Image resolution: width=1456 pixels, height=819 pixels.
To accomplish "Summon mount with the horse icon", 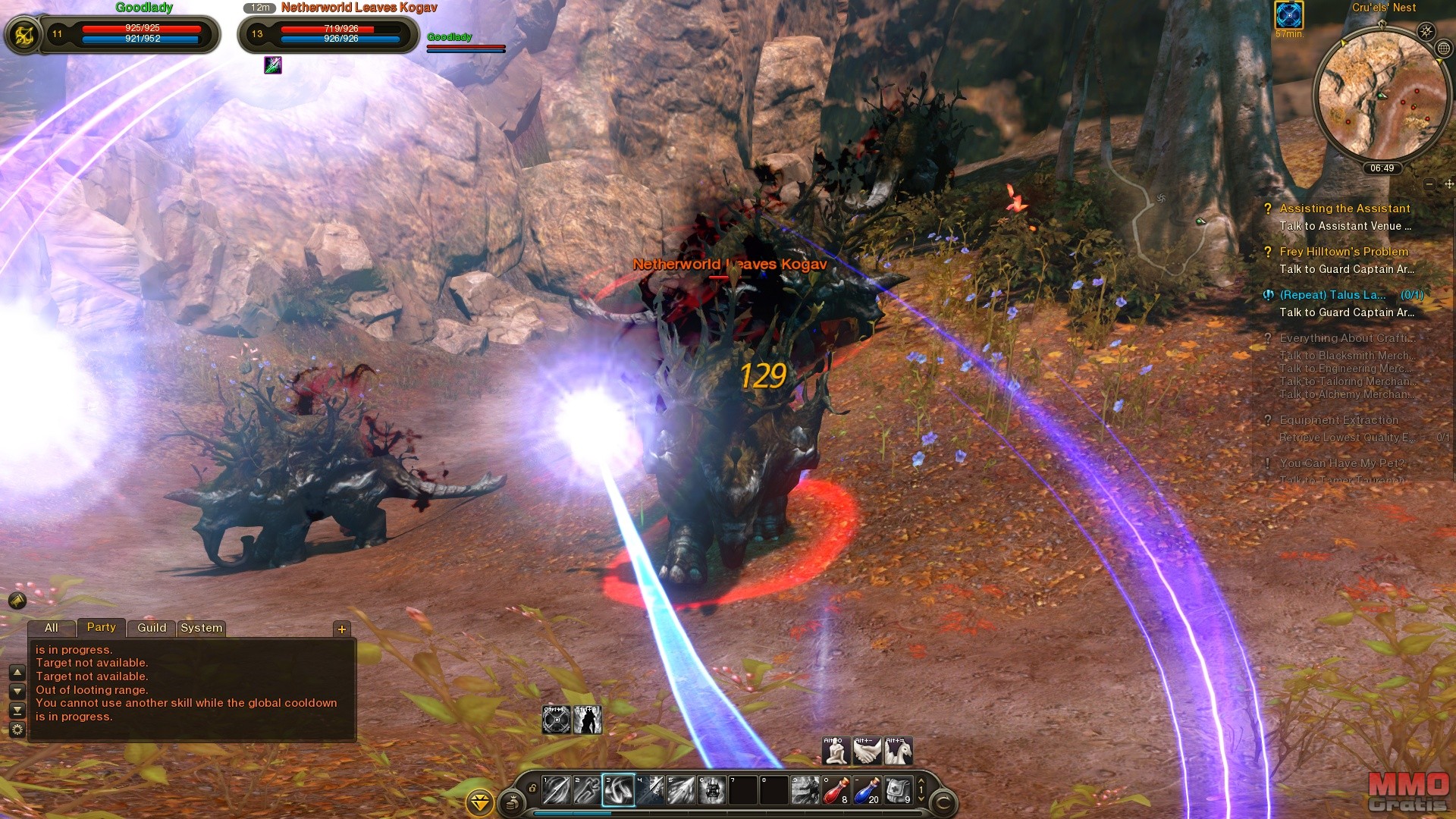I will click(x=898, y=751).
